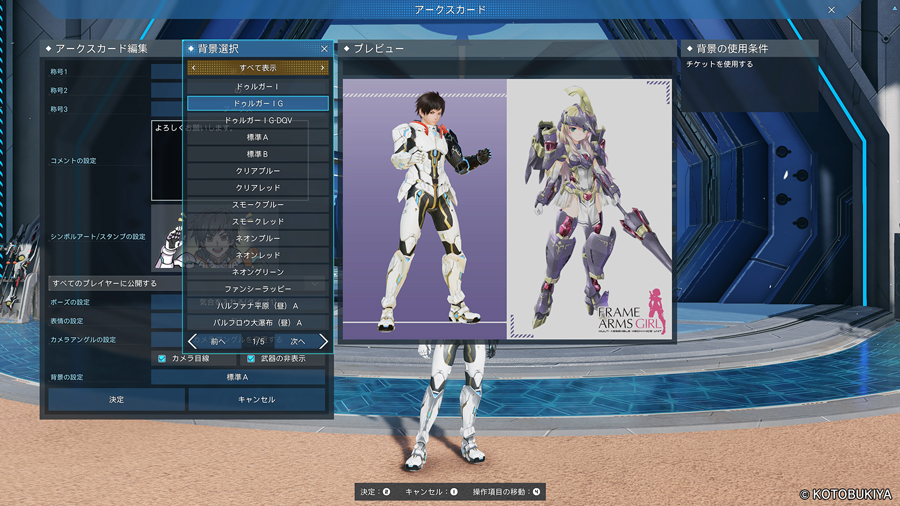Choose the ドゥルガー I G-DQV background

[258, 120]
